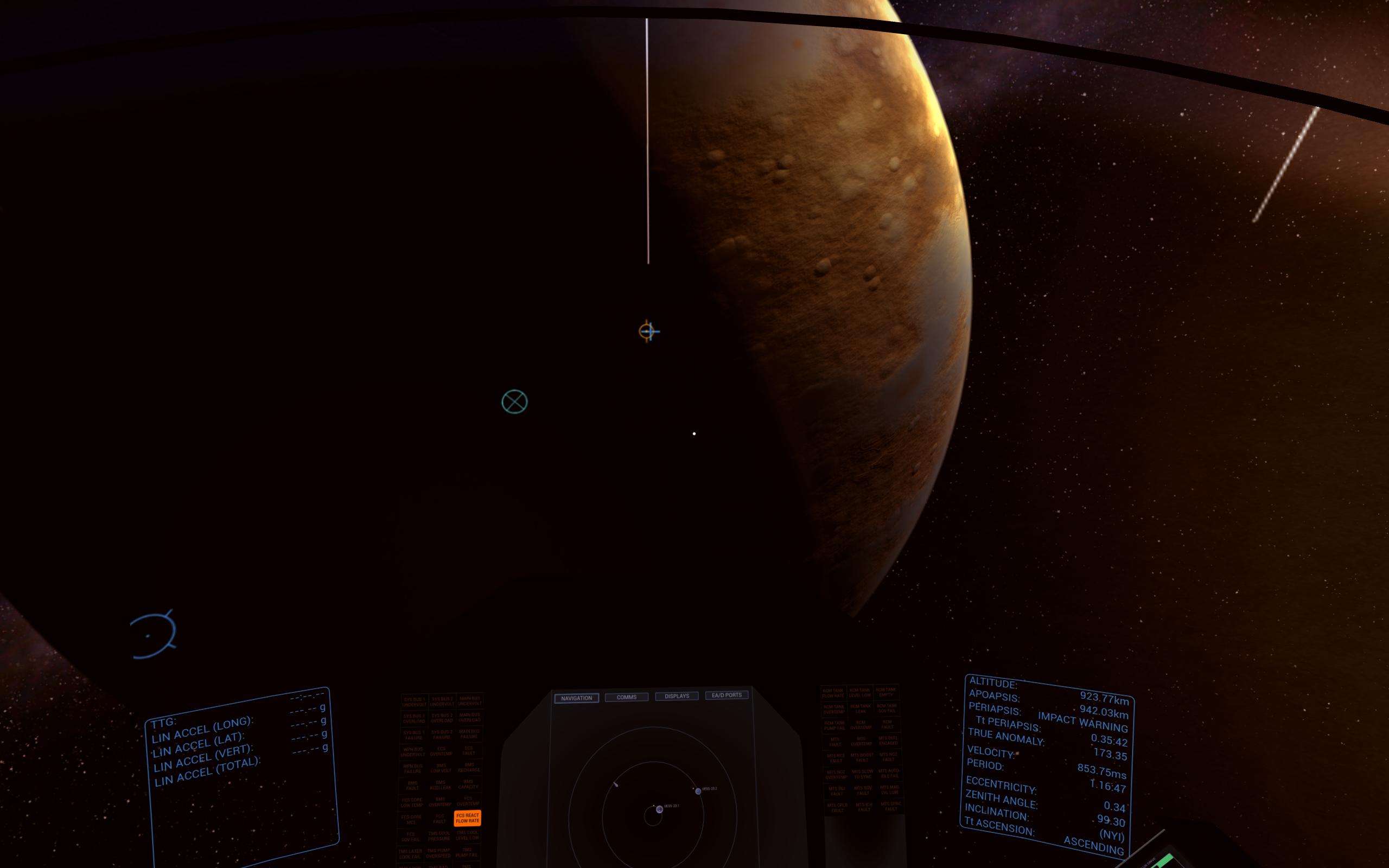Click the RCM TANK EMPTY warning tile
Viewport: 1389px width, 868px height.
886,693
